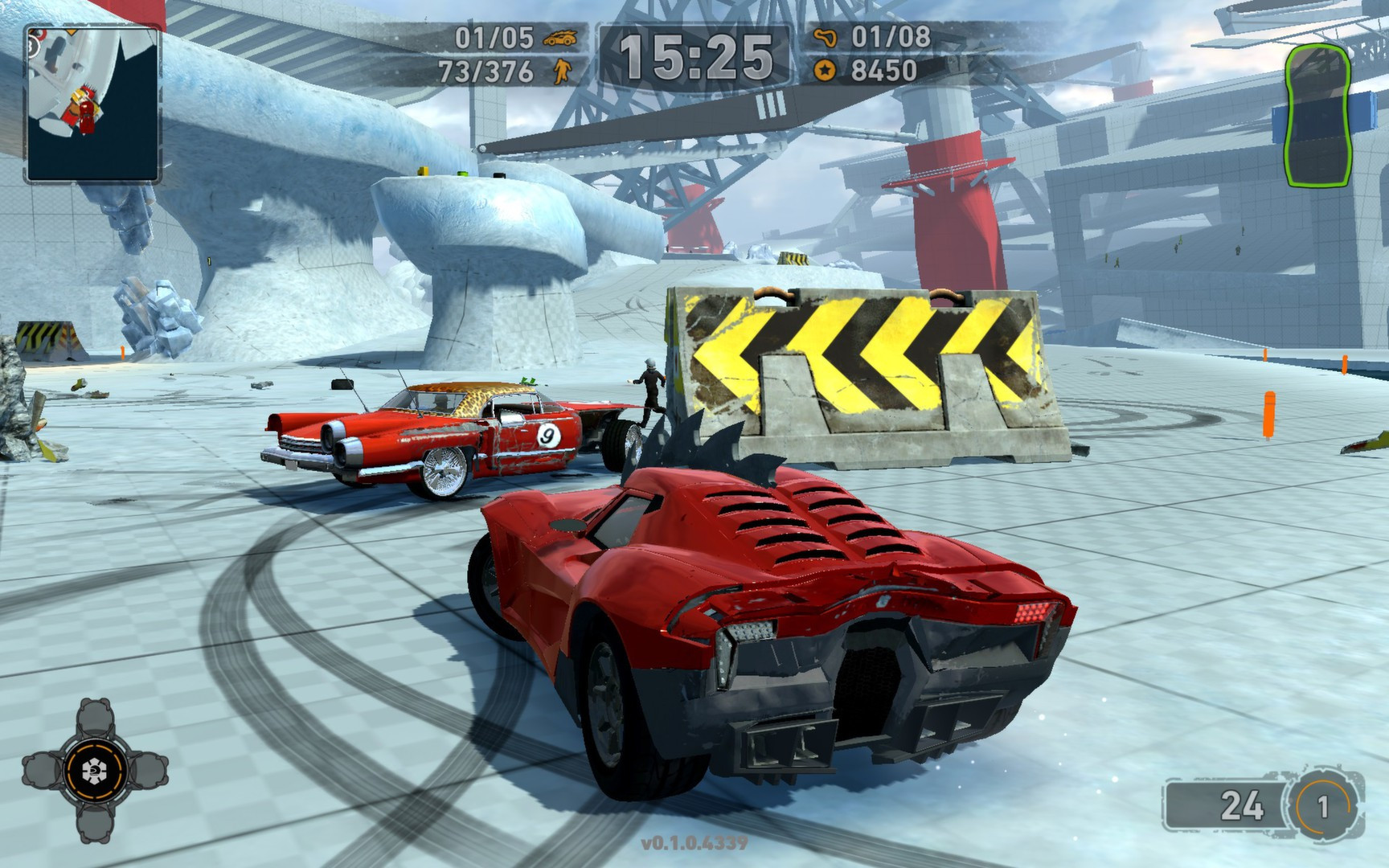Click the credits star icon next to 8450
Image resolution: width=1389 pixels, height=868 pixels.
(x=826, y=69)
